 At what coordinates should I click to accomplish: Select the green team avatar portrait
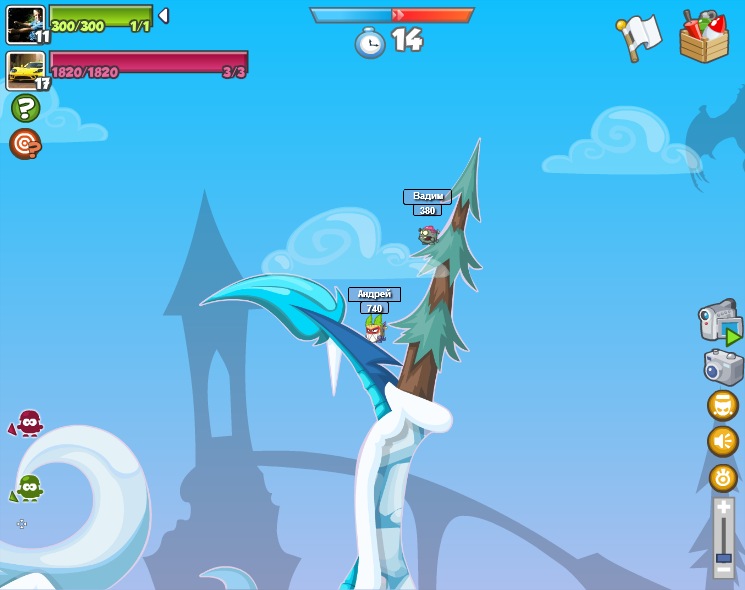pyautogui.click(x=24, y=23)
